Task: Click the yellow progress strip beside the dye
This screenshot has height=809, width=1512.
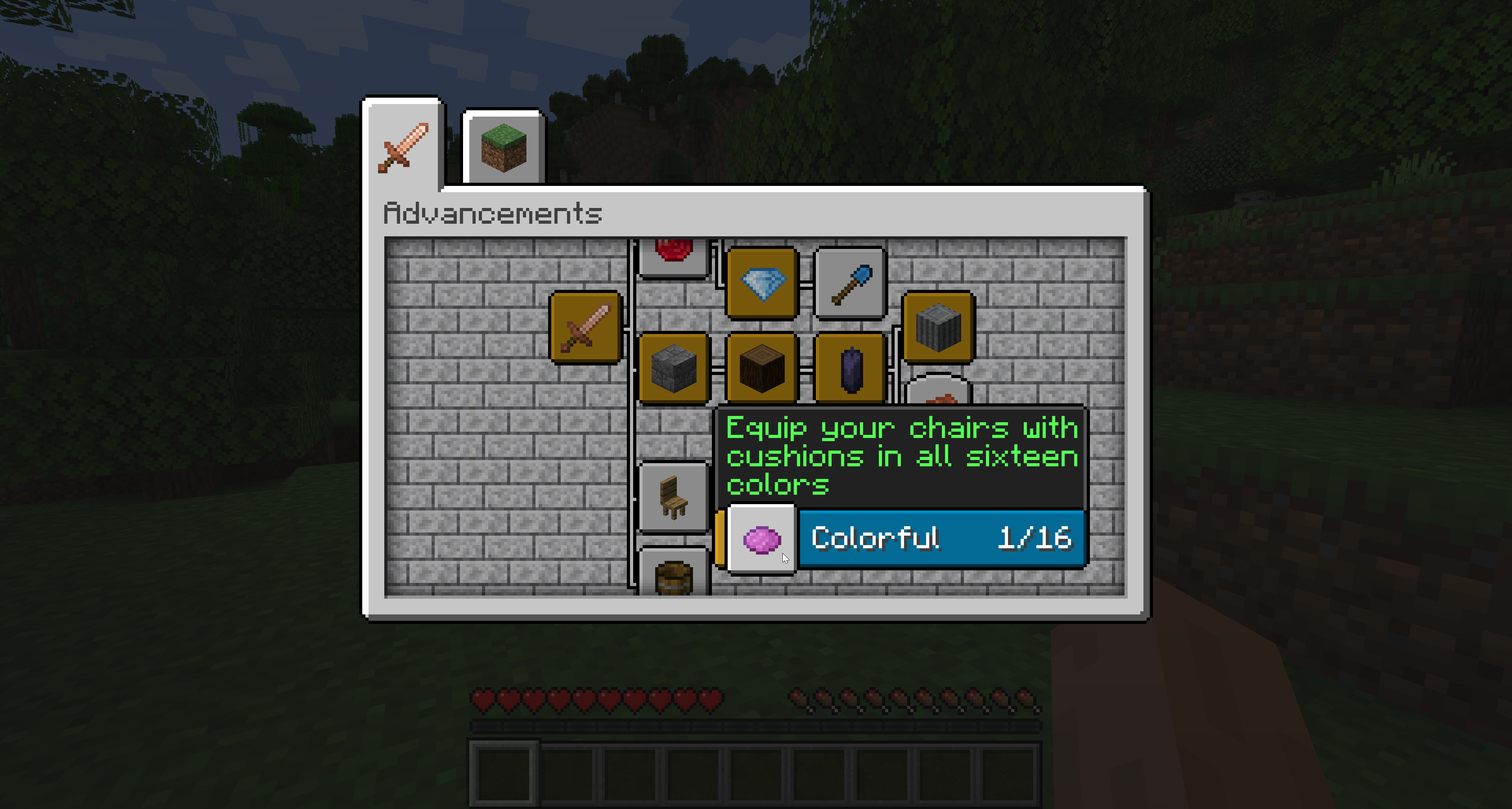Action: pyautogui.click(x=720, y=538)
